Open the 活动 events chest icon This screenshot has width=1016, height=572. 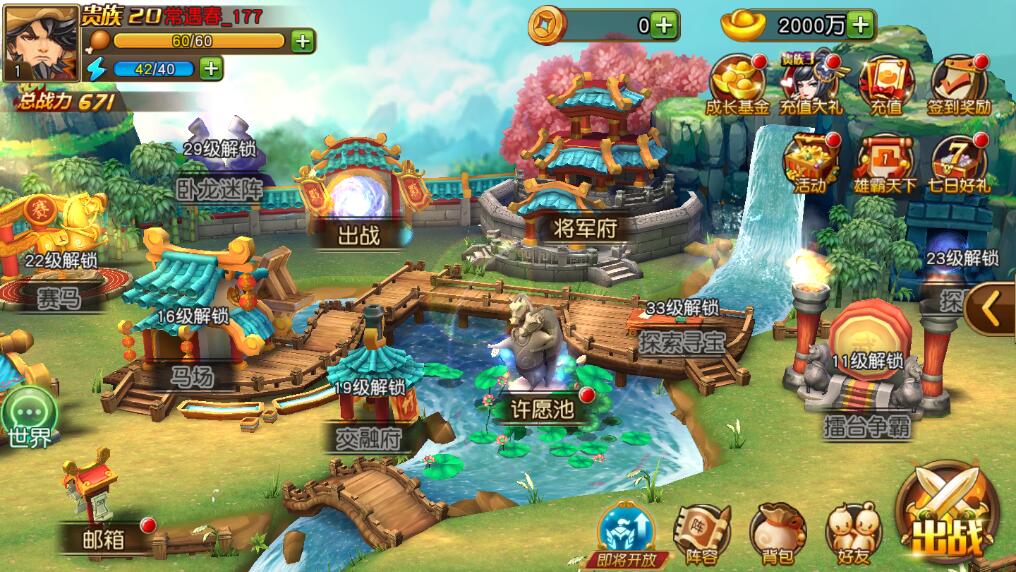(x=810, y=162)
